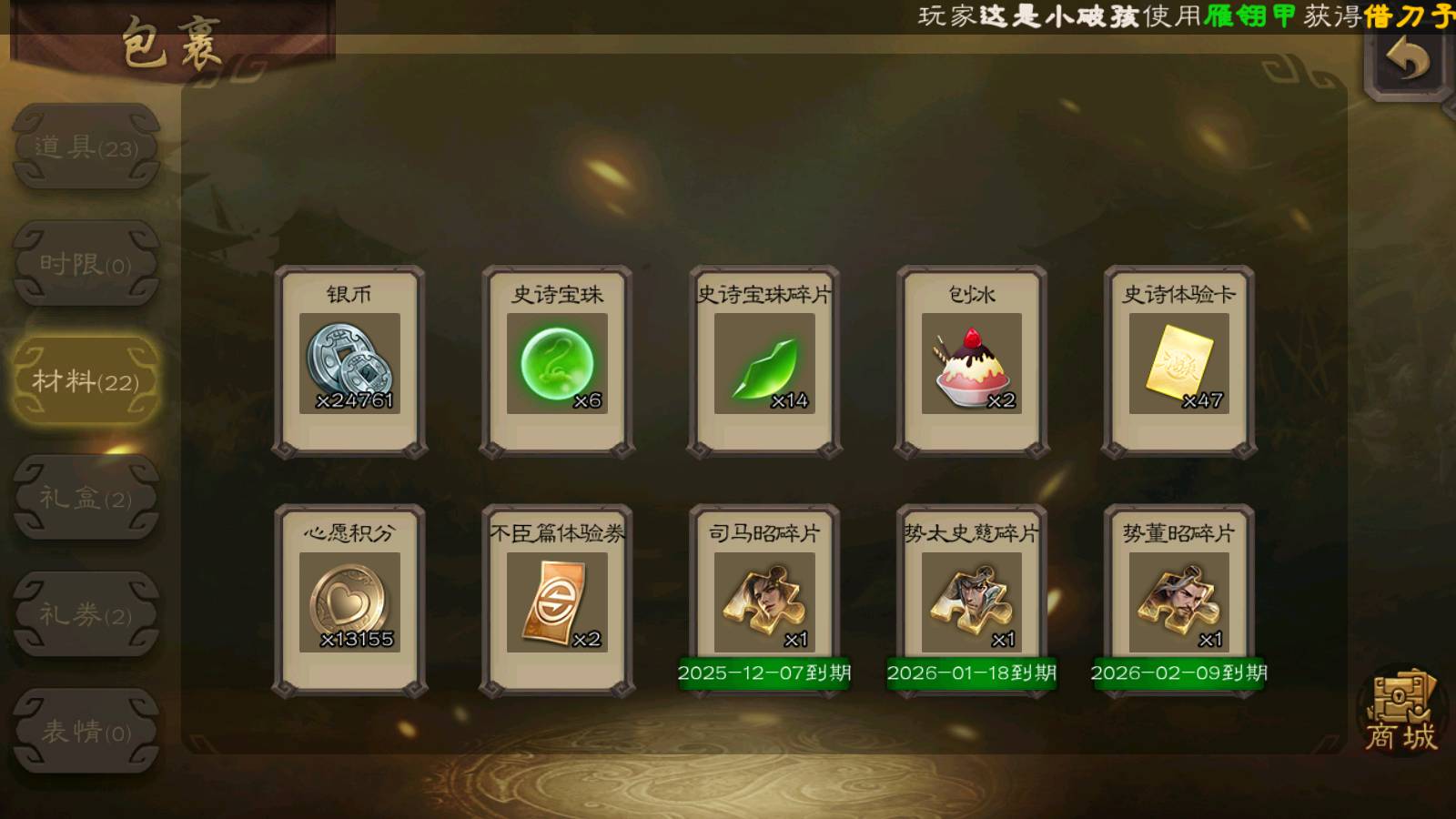Viewport: 1456px width, 819px height.
Task: Switch to the 道具 (23) tab
Action: [86, 147]
